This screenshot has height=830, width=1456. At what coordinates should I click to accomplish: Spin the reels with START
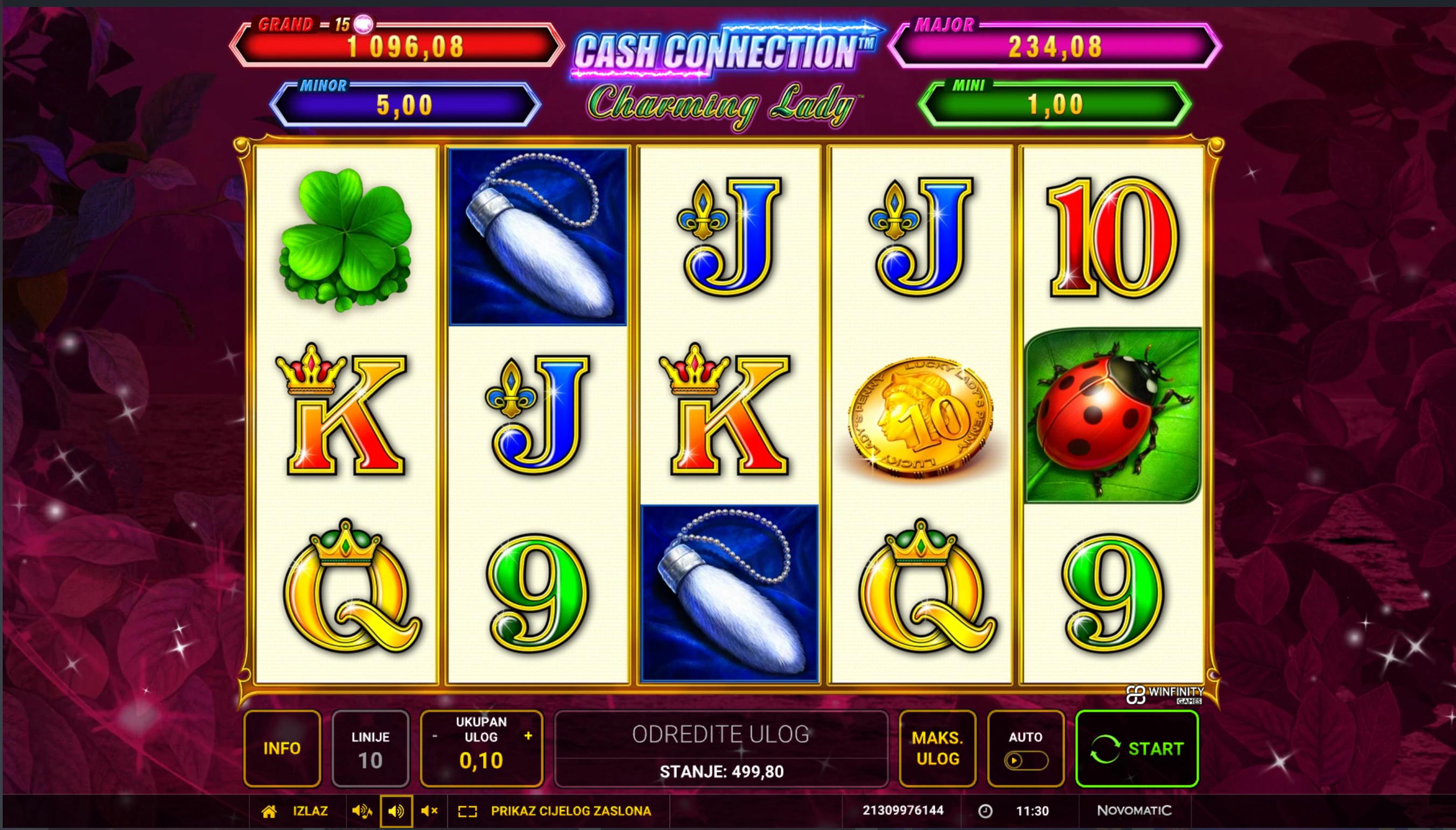(x=1137, y=748)
